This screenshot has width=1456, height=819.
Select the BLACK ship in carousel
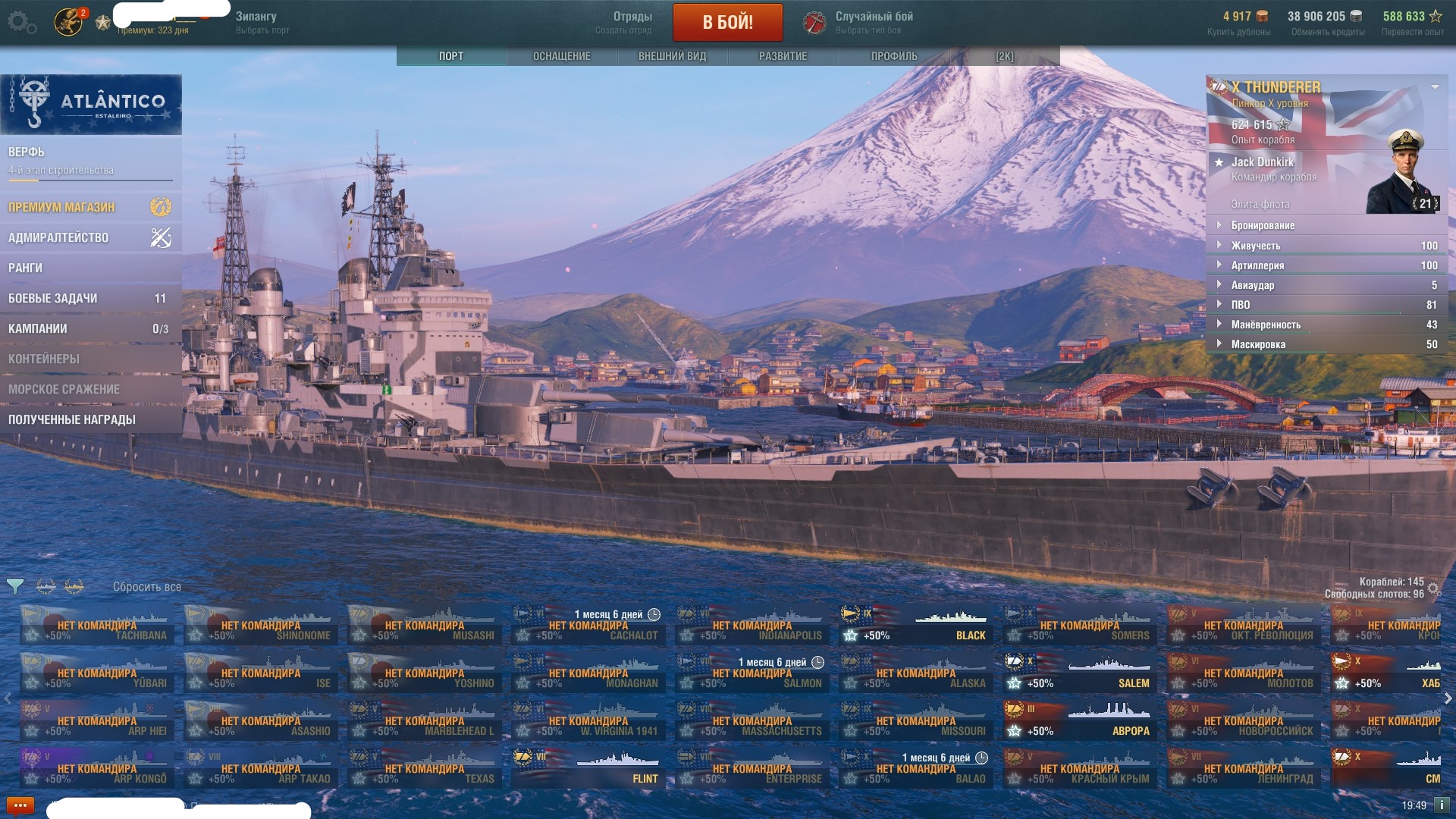click(x=915, y=625)
